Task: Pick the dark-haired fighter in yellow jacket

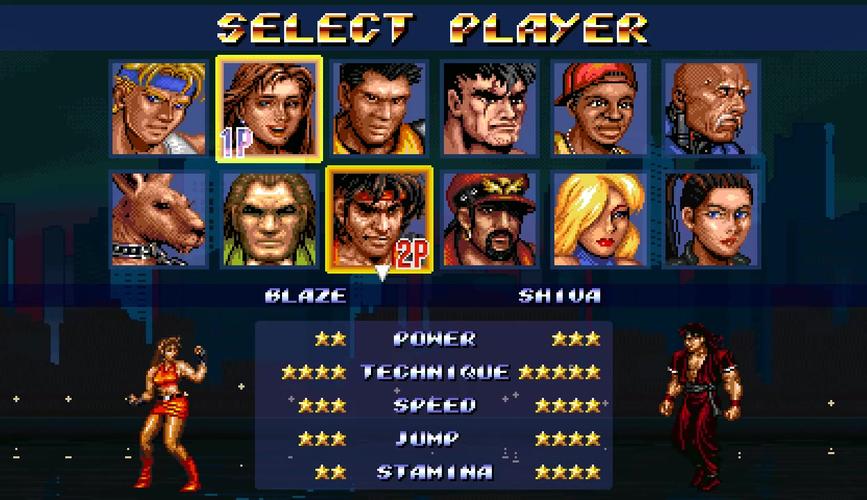Action: pyautogui.click(x=380, y=108)
